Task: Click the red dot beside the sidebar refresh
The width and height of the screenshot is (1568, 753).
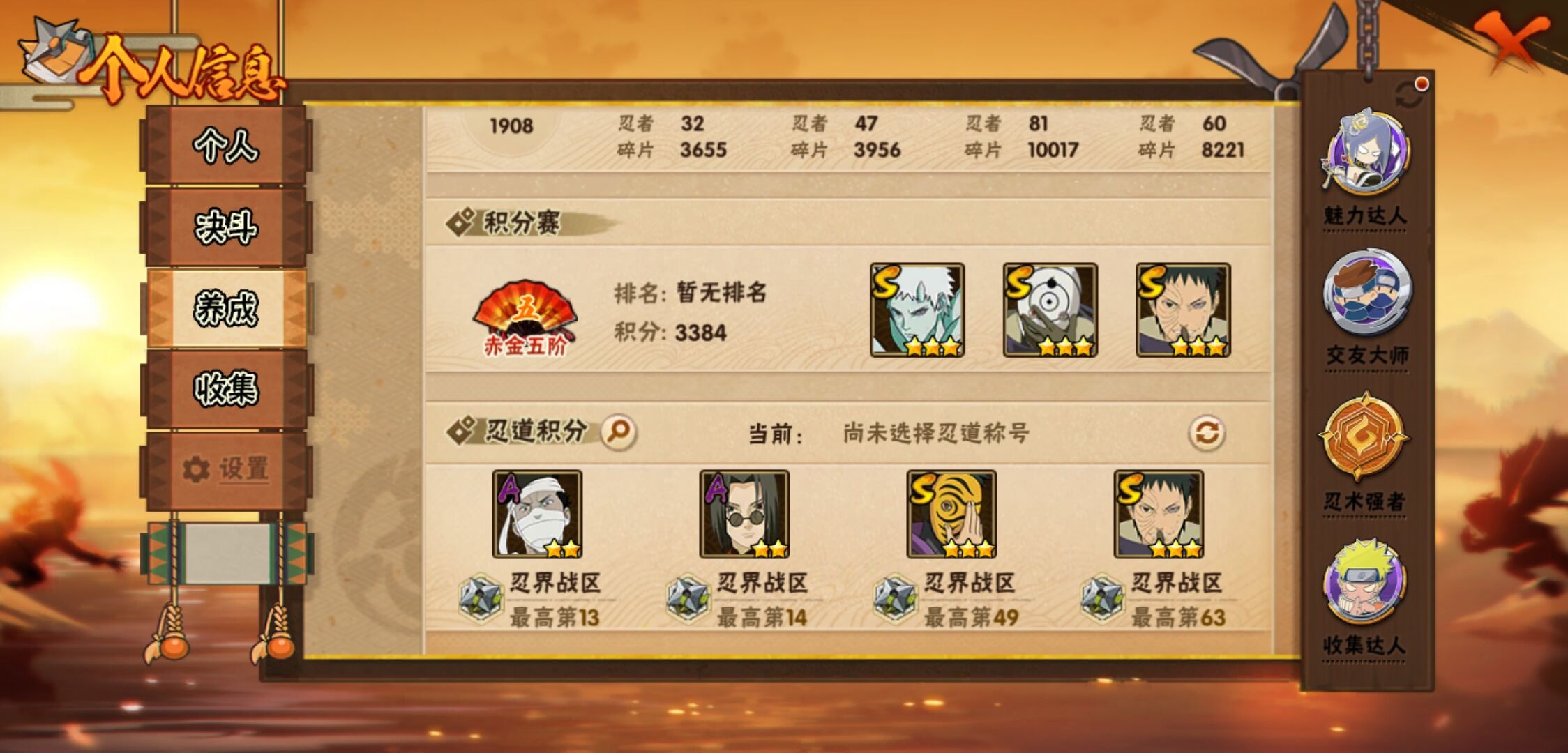Action: point(1419,85)
